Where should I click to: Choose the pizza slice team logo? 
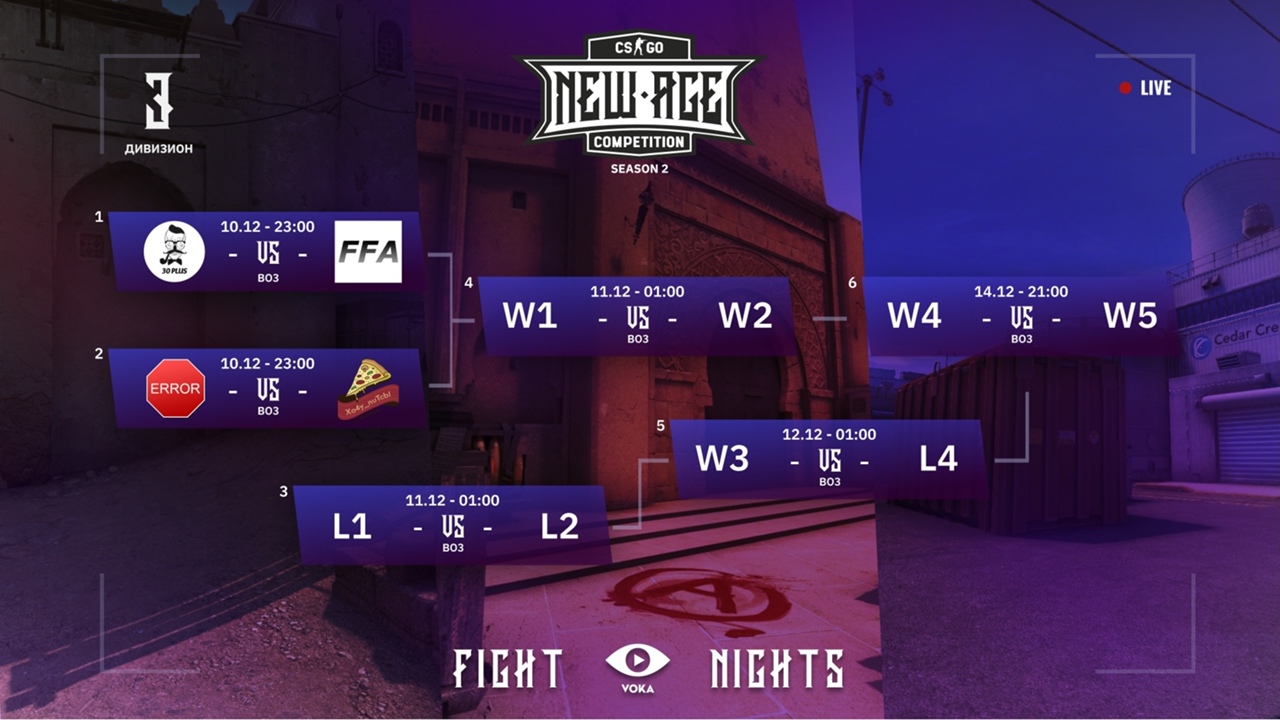pos(365,389)
